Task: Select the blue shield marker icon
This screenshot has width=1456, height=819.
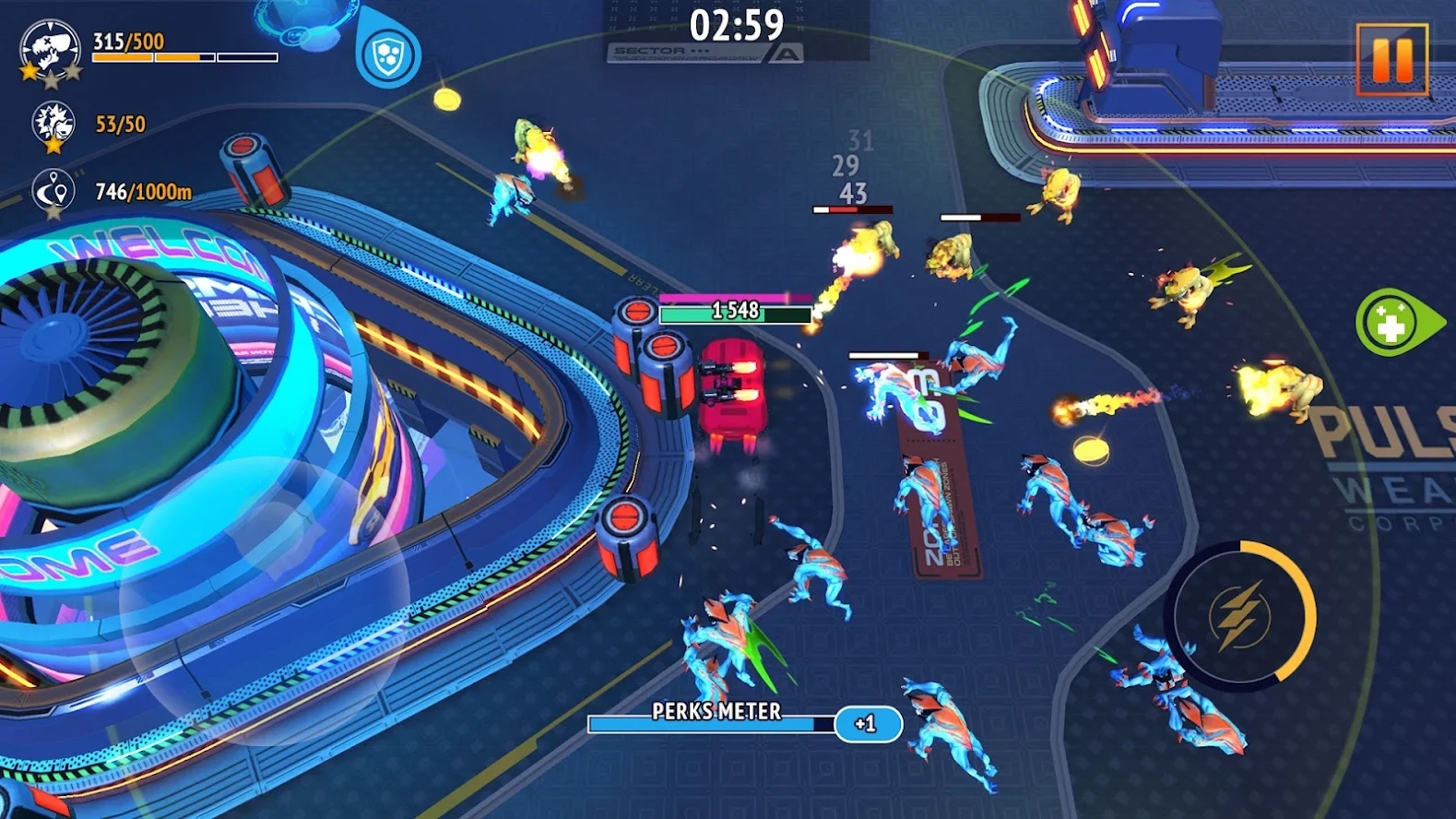Action: pos(386,55)
